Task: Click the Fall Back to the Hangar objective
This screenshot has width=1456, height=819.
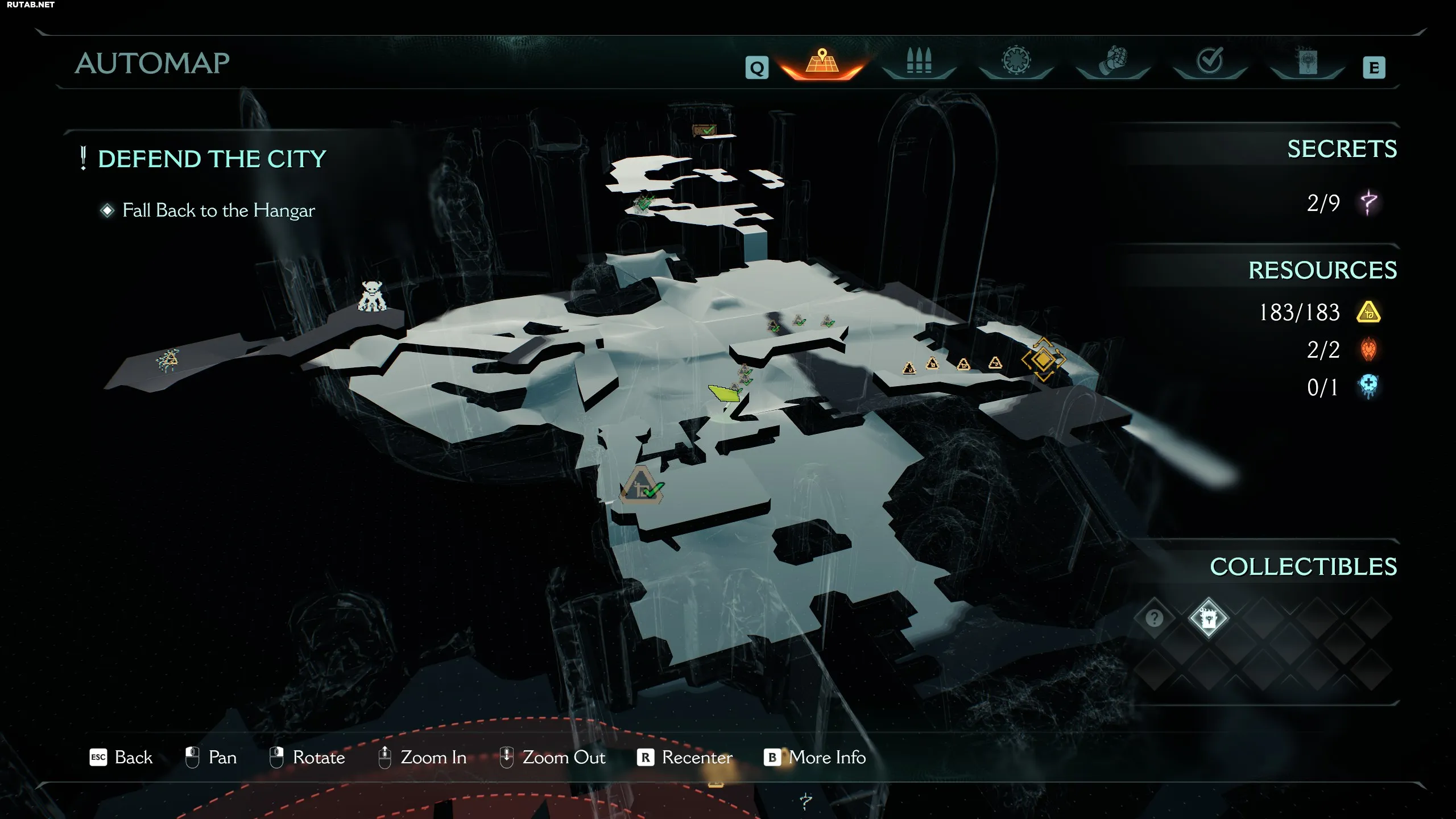Action: 218,210
